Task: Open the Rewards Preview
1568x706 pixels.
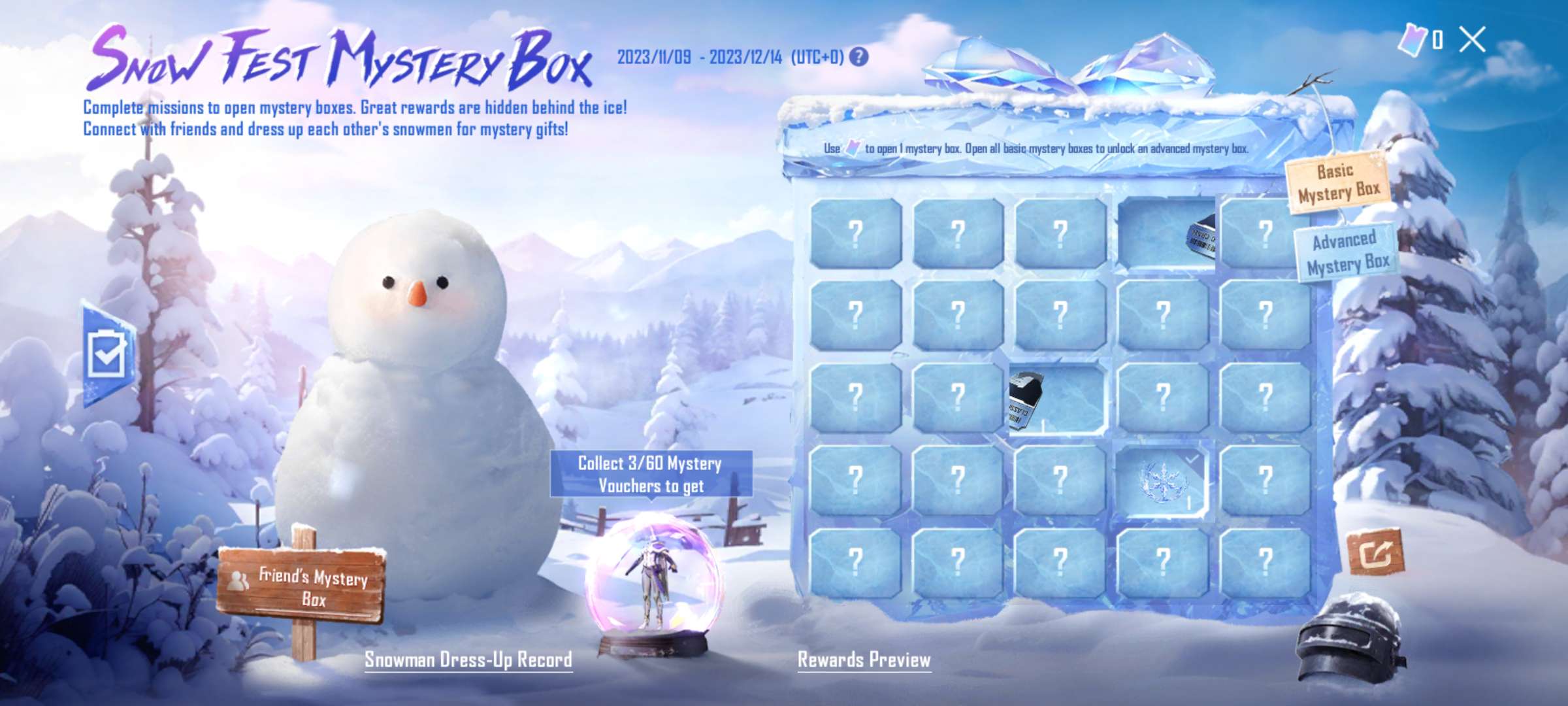Action: 864,662
